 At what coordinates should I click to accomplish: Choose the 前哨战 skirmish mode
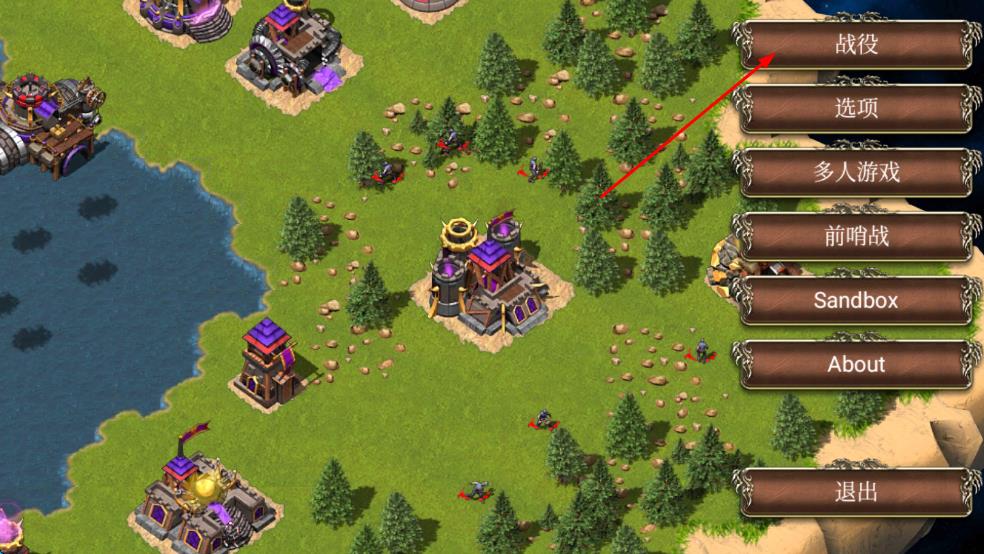[856, 236]
